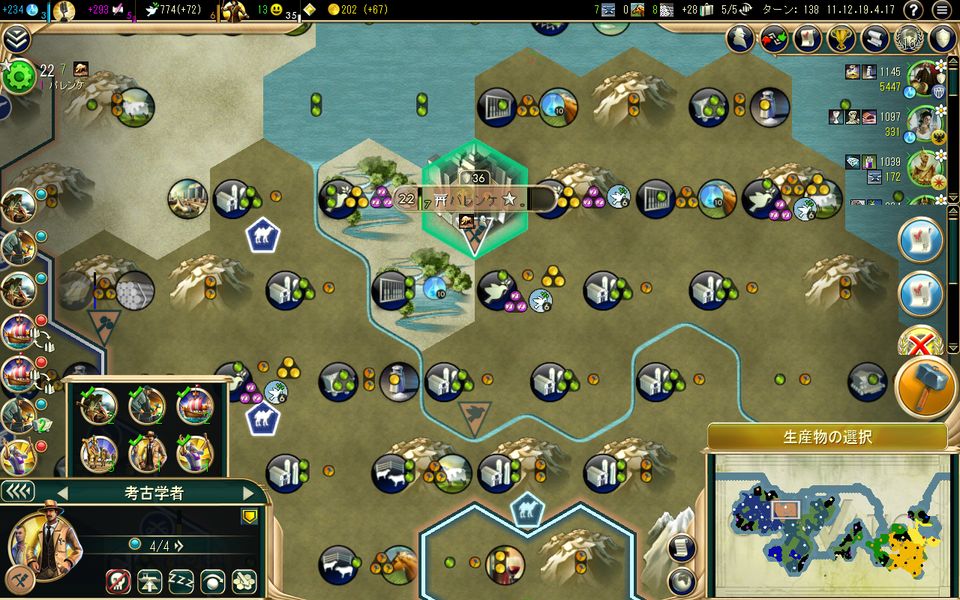Open the military overview shield icon
This screenshot has height=600, width=960.
[x=943, y=39]
